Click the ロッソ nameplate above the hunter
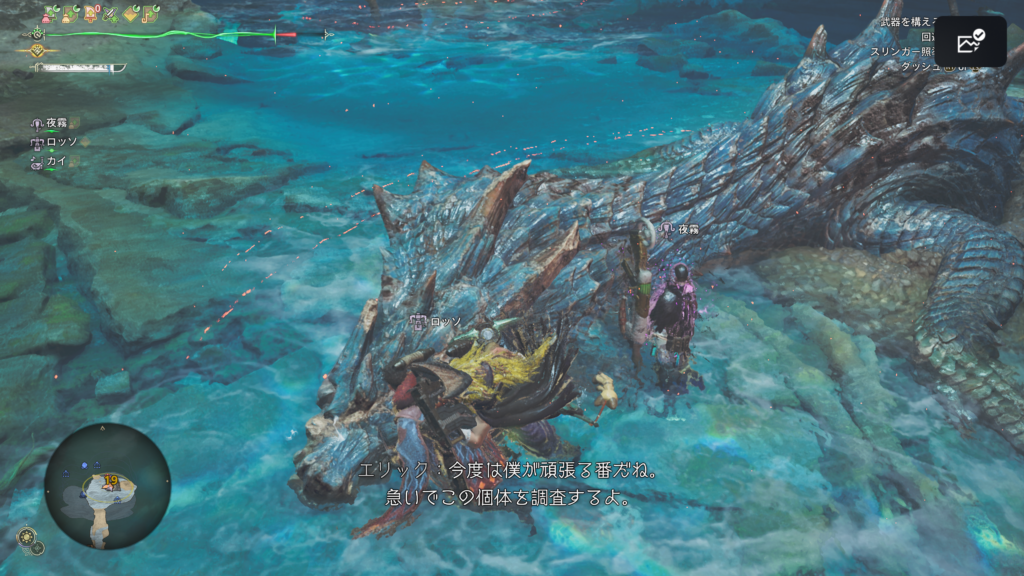 click(x=437, y=322)
